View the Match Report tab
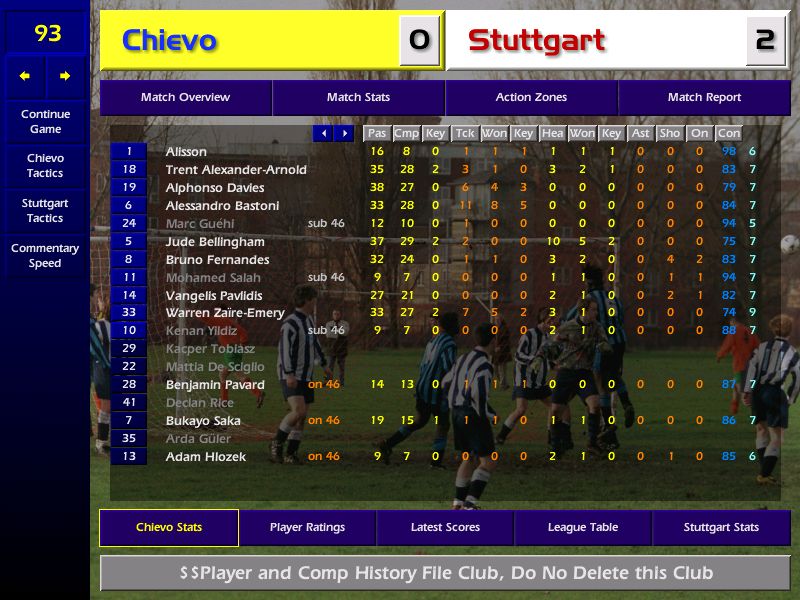The width and height of the screenshot is (800, 600). (x=704, y=98)
